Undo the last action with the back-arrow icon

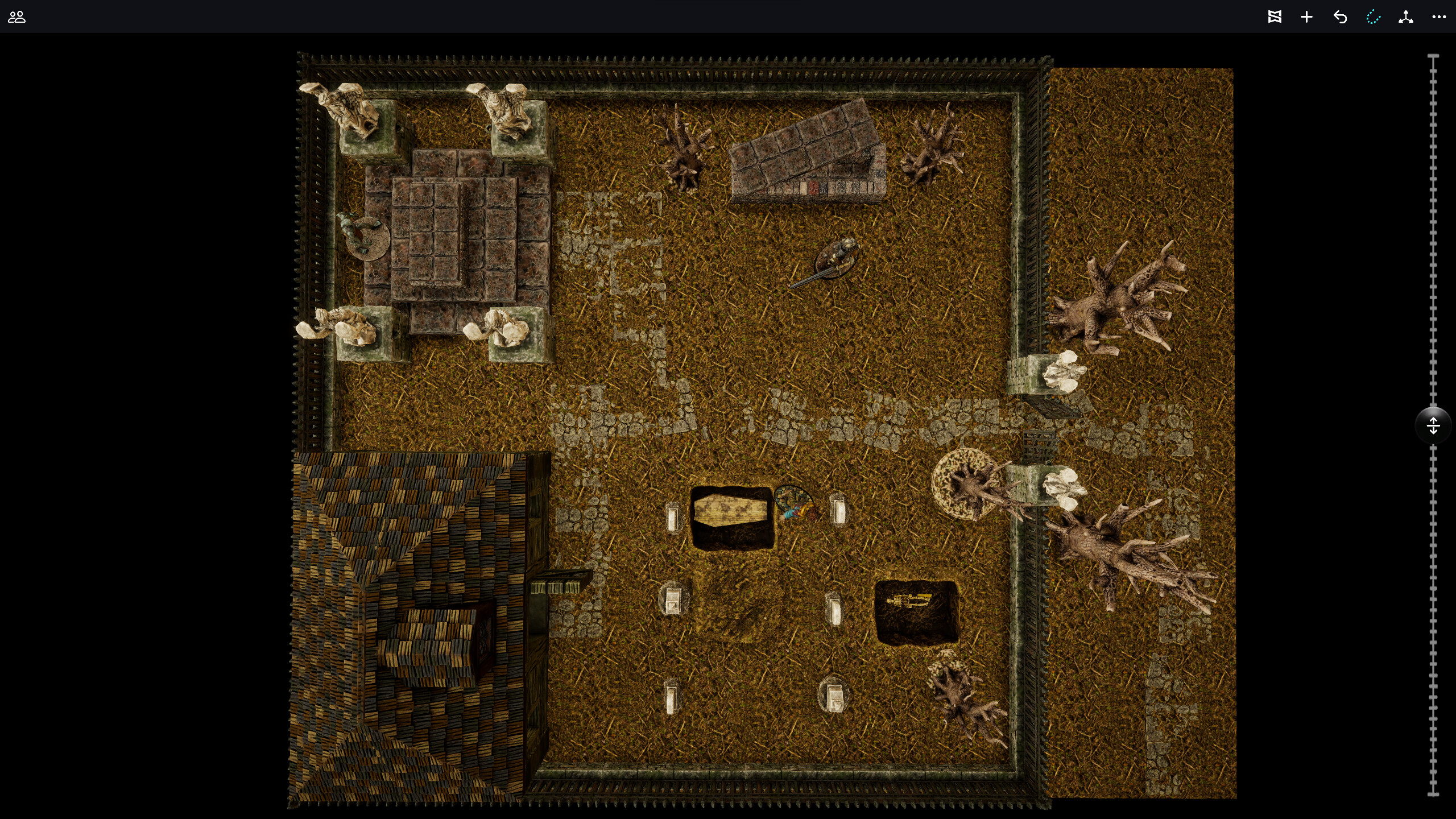click(x=1340, y=17)
